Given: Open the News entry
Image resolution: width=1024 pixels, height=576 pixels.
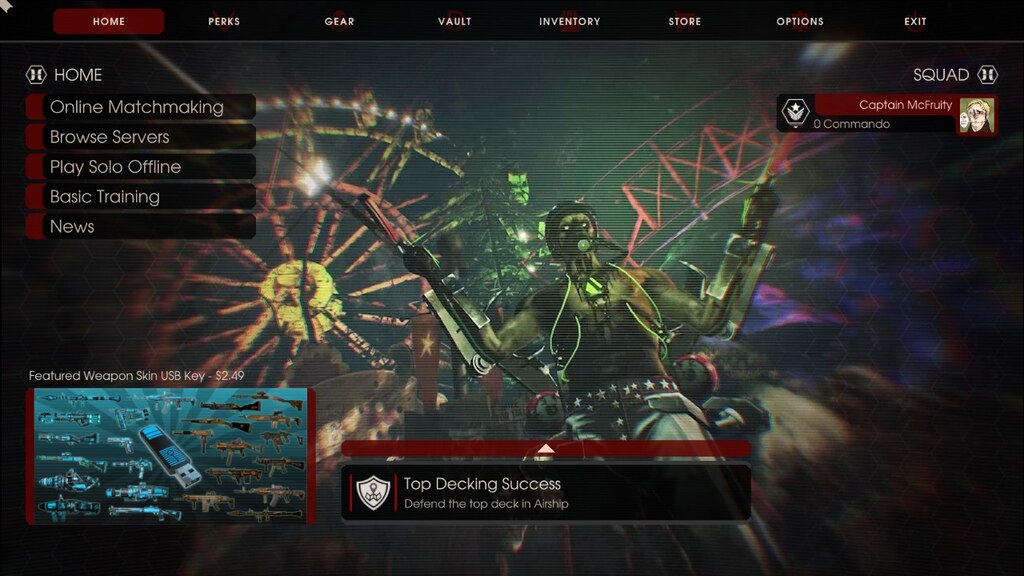Looking at the screenshot, I should pyautogui.click(x=72, y=227).
